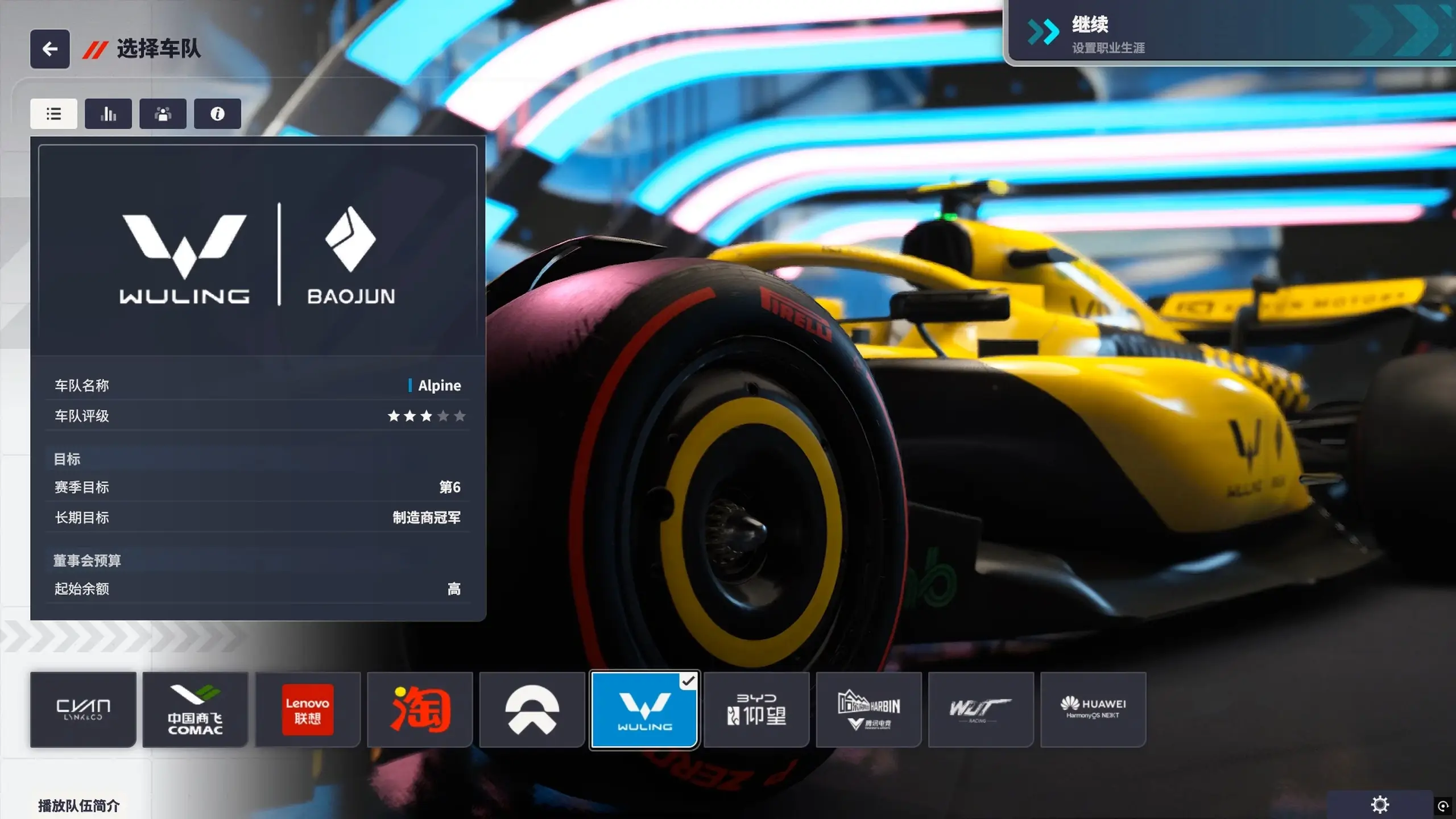Select the Cyan Lynk & Co team
This screenshot has height=819, width=1456.
(83, 710)
